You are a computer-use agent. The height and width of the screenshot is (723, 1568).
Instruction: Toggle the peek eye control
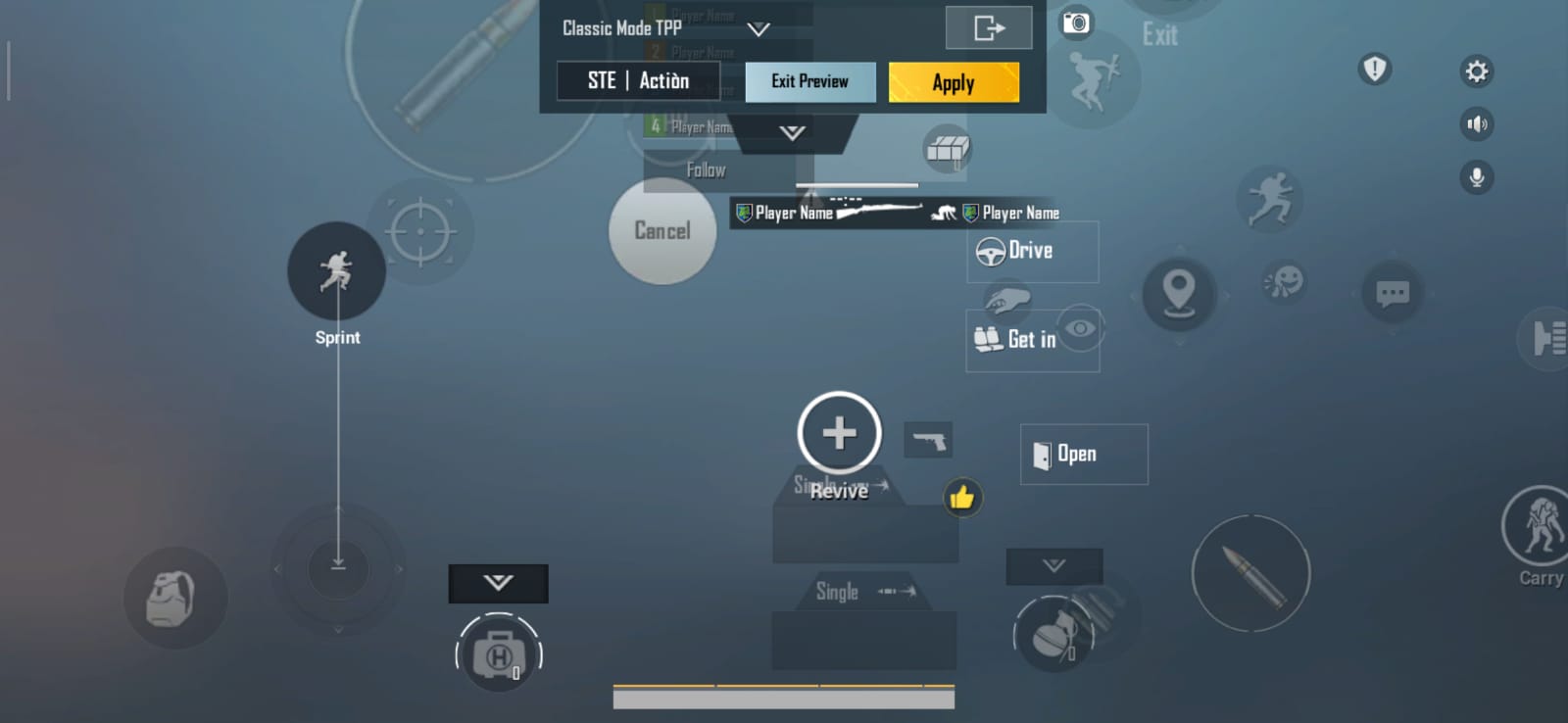[1080, 330]
